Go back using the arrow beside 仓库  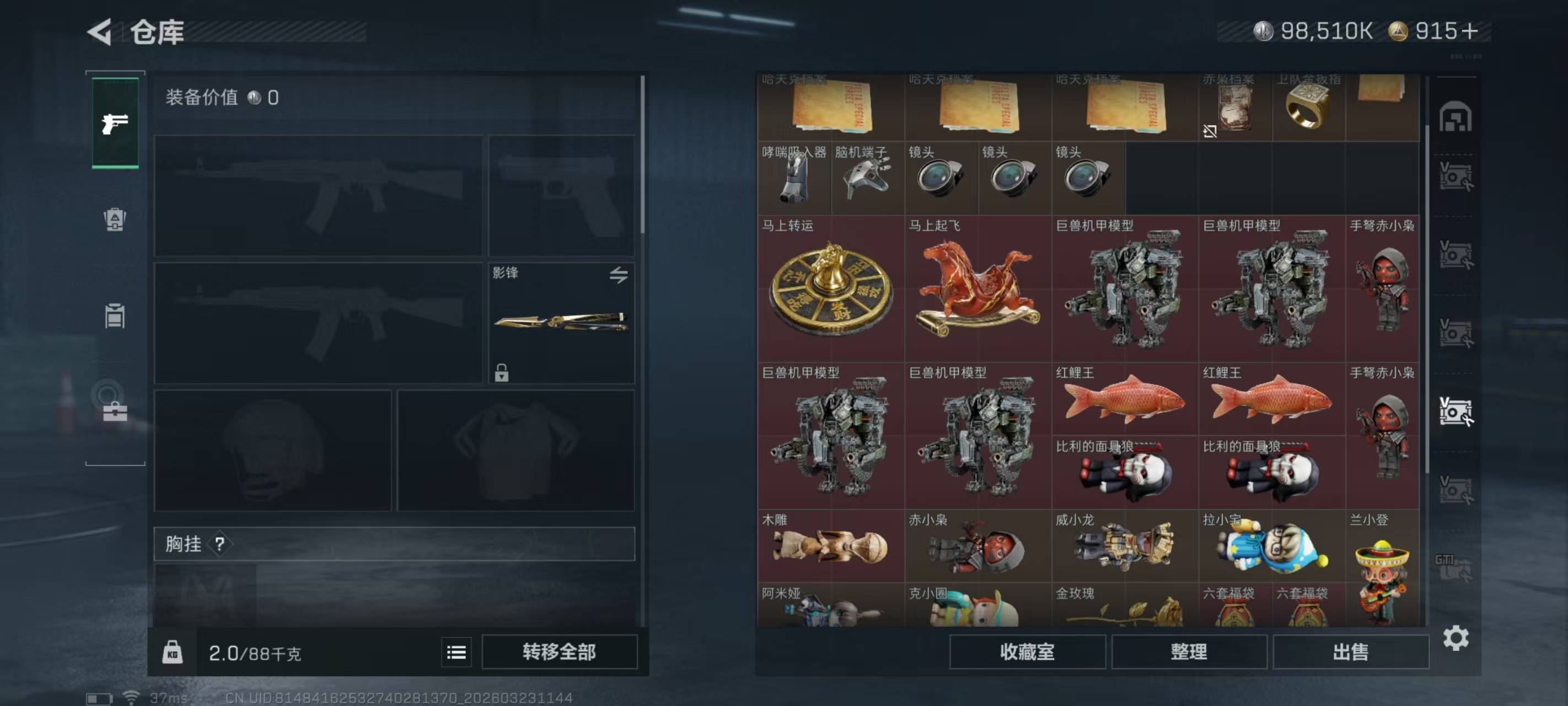[100, 31]
